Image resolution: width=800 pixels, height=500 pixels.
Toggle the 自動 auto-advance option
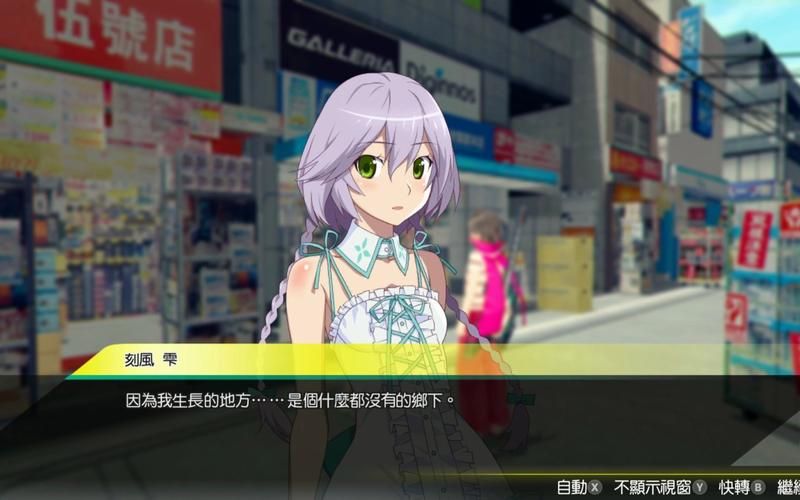click(579, 487)
